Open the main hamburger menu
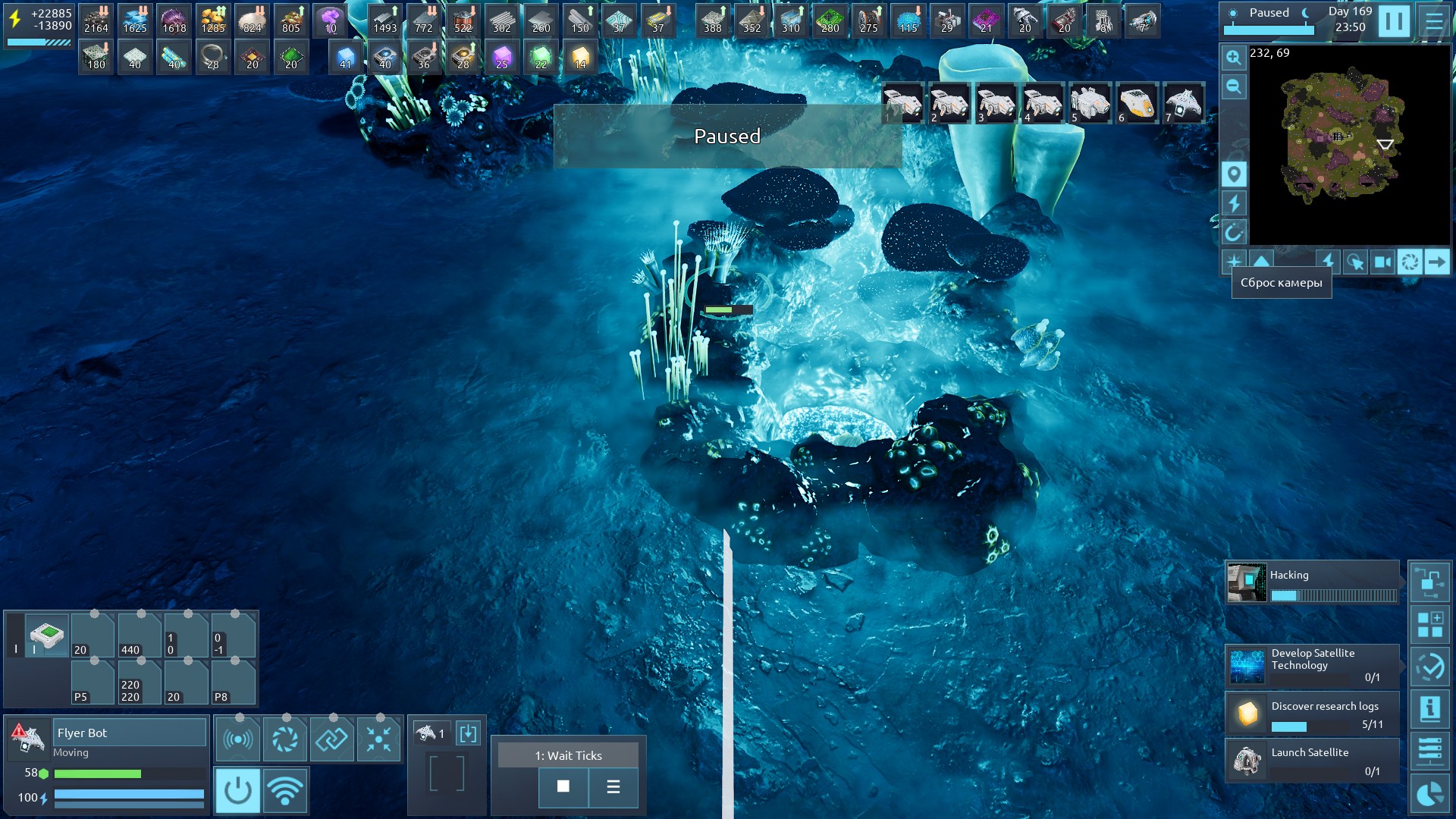This screenshot has width=1456, height=819. (x=1433, y=20)
